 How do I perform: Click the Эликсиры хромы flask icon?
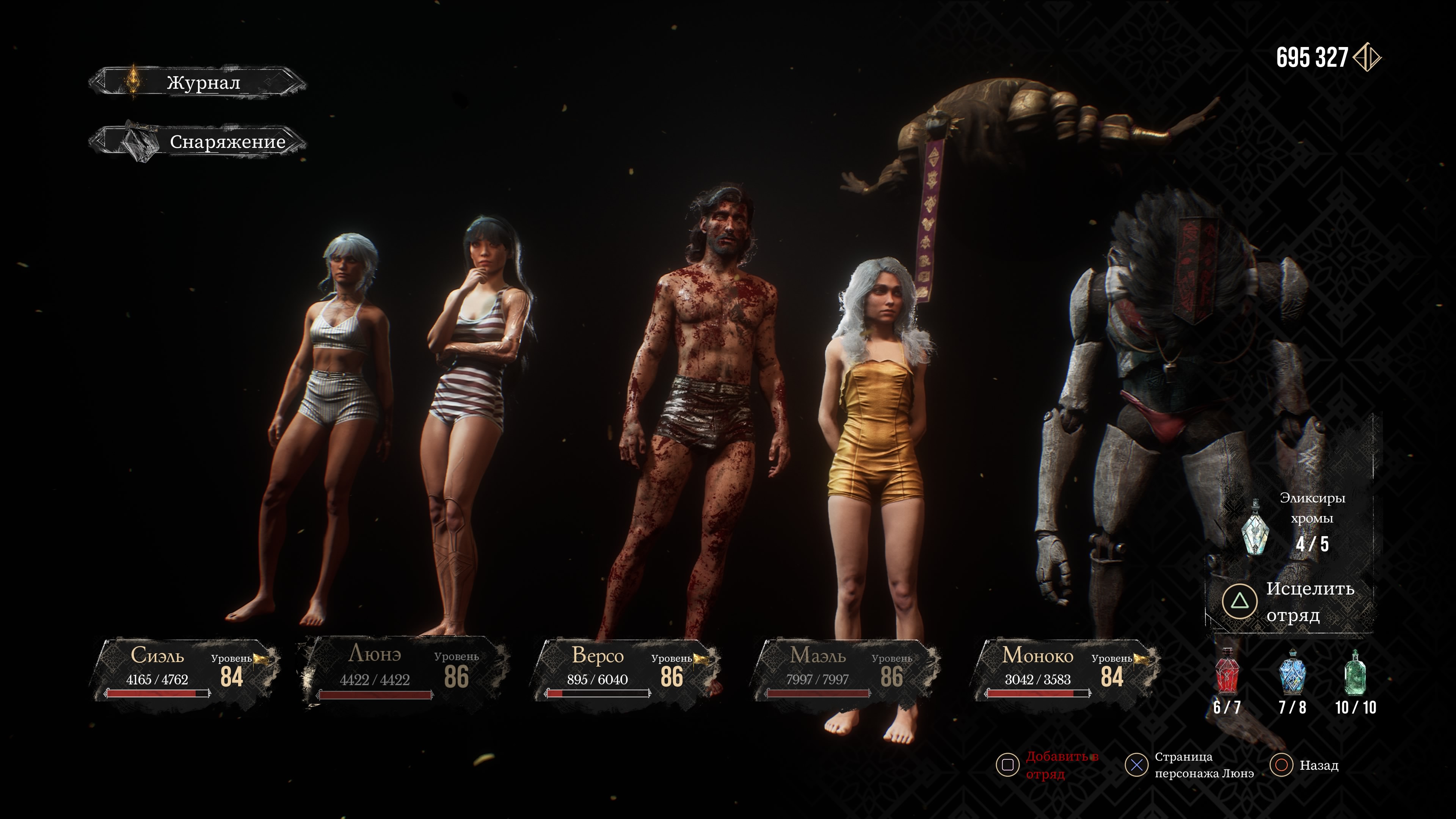pos(1254,527)
